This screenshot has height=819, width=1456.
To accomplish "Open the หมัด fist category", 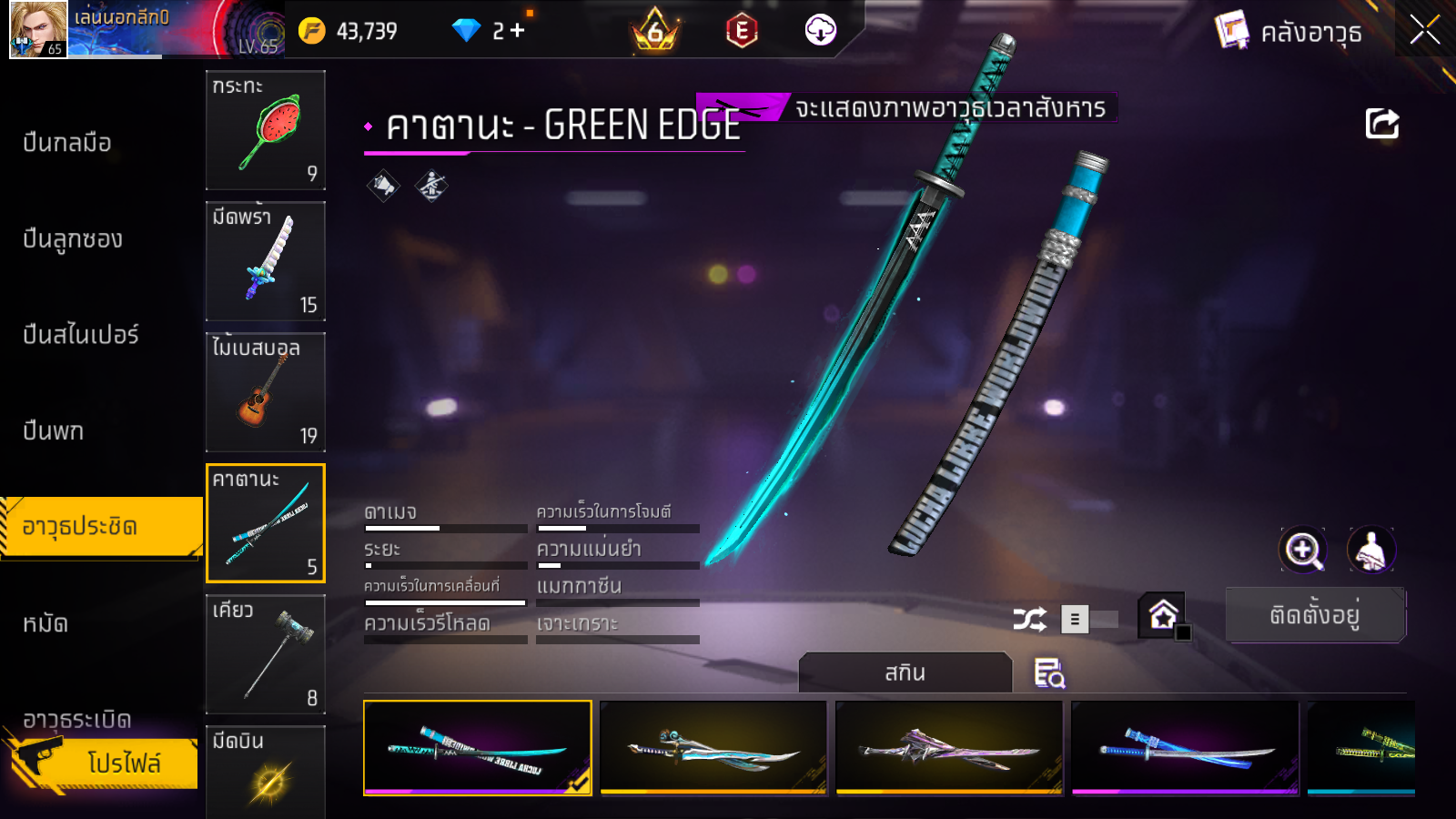I will (45, 624).
